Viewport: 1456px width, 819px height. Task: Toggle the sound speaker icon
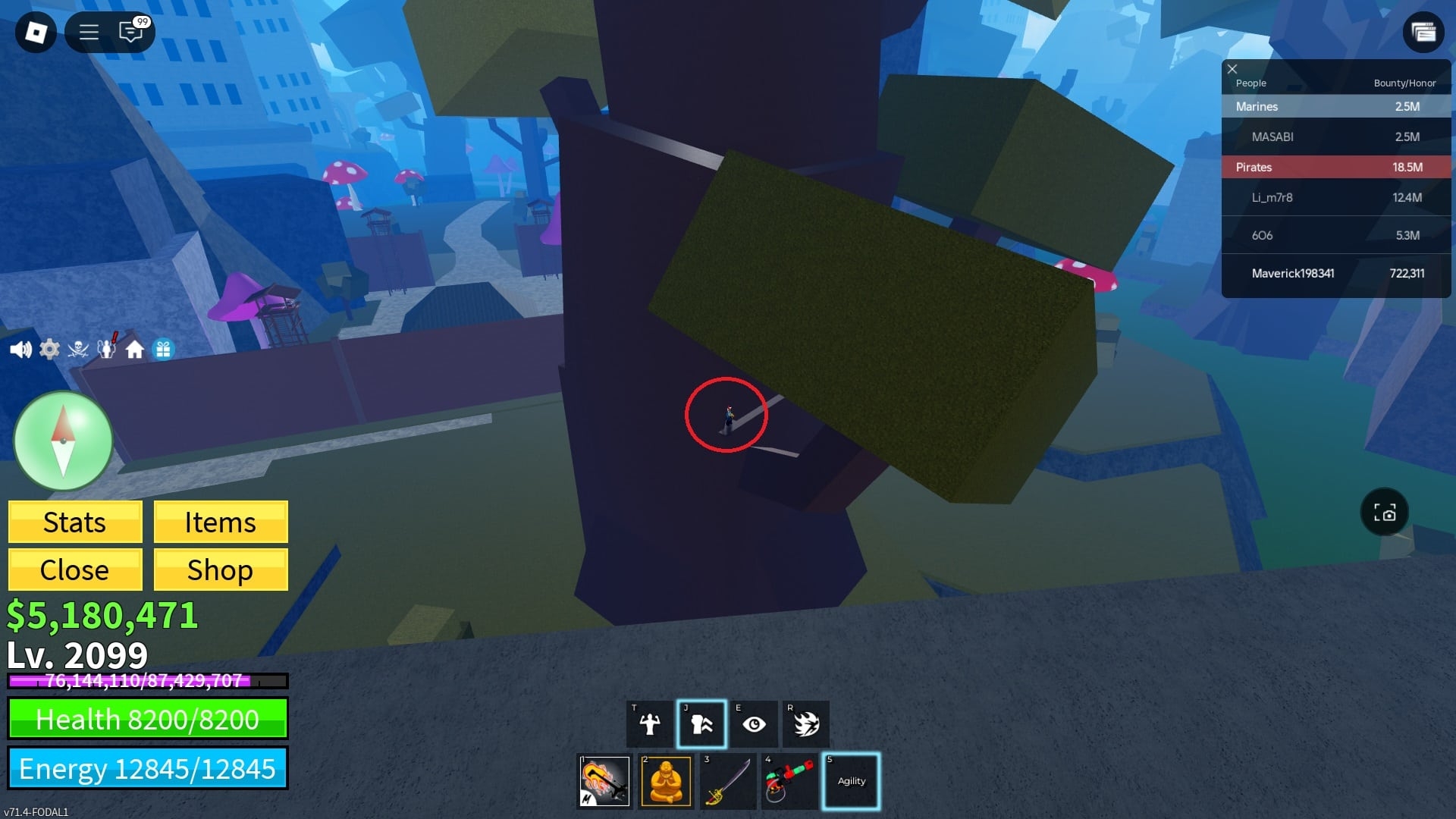[x=20, y=350]
